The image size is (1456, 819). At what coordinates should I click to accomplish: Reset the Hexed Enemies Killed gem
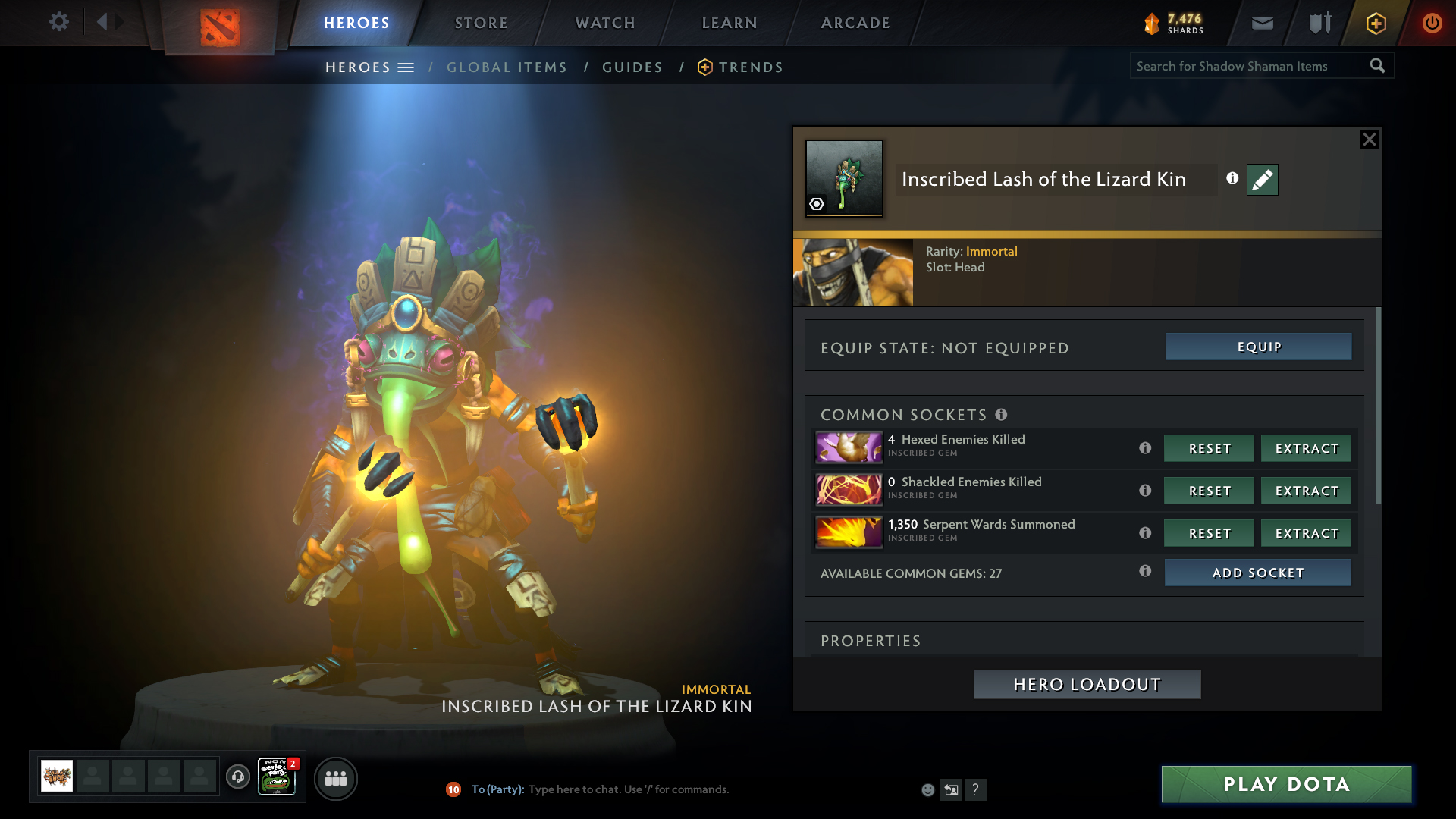(1209, 448)
